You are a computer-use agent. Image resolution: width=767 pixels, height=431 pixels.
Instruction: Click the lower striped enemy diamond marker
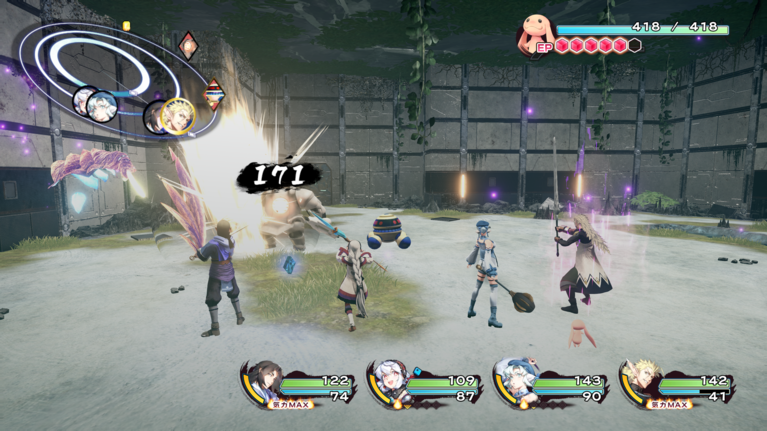[214, 94]
